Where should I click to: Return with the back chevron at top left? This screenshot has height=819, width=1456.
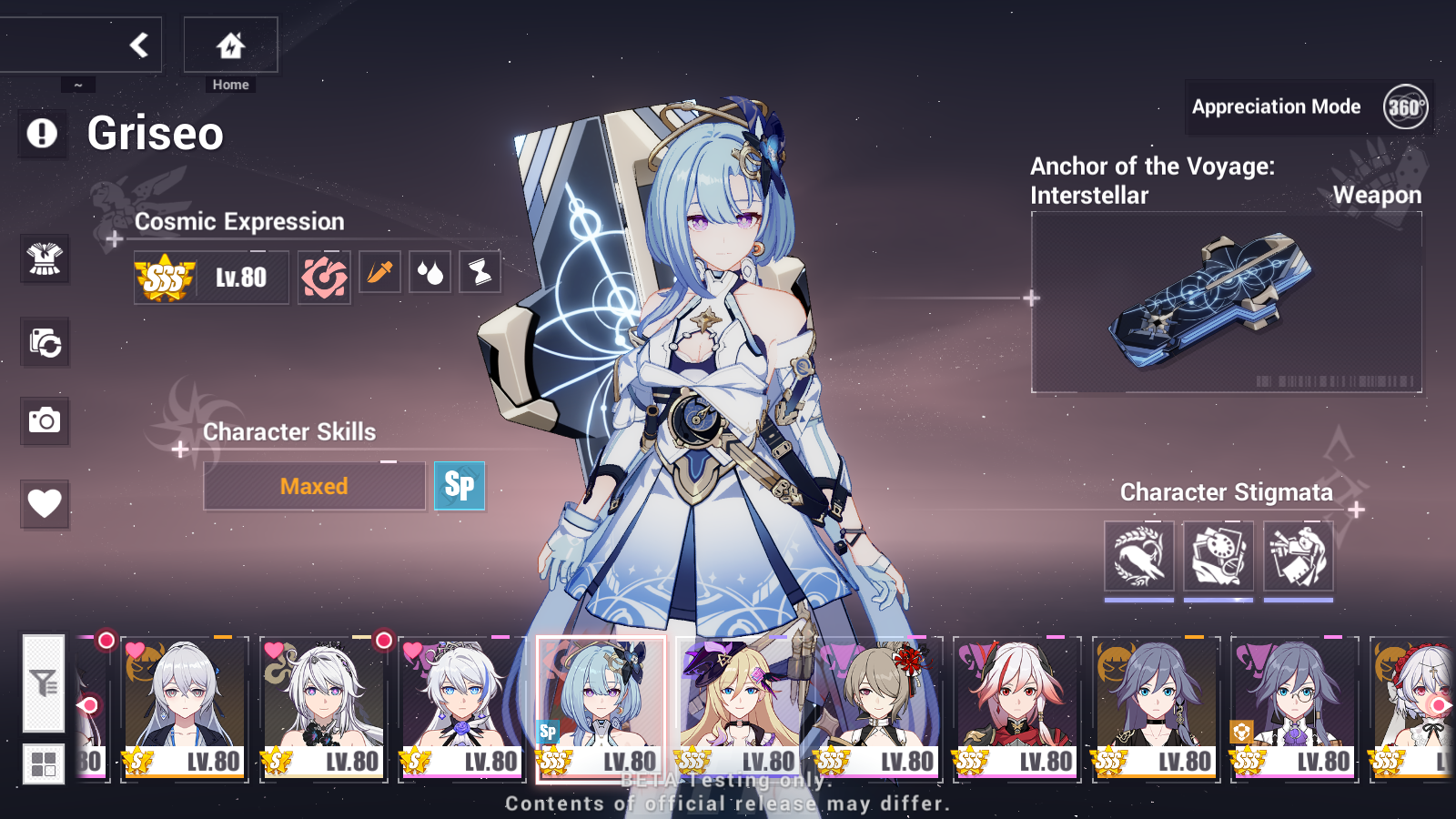[x=138, y=44]
